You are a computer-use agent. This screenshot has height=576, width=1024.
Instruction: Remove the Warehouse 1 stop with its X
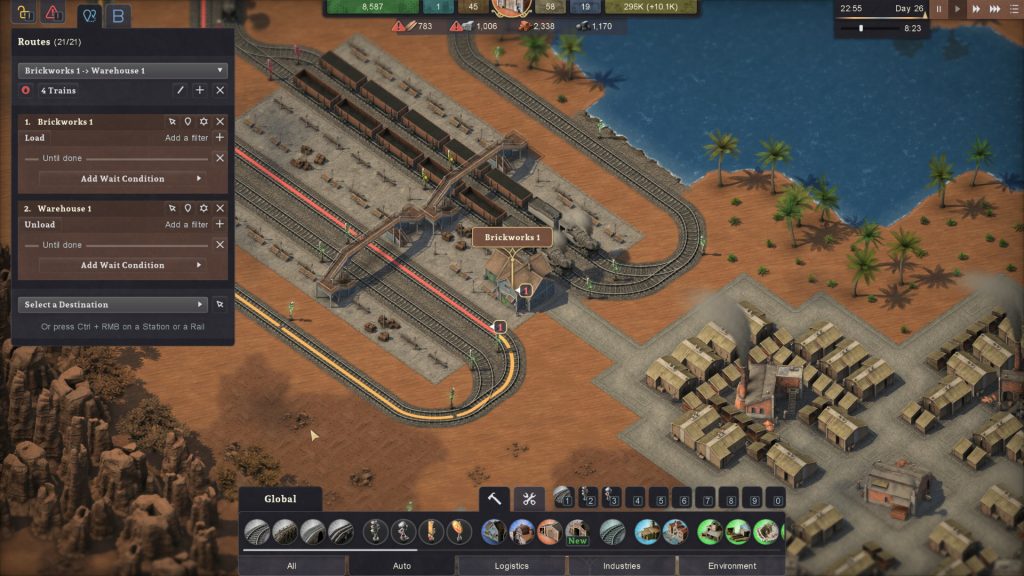(220, 208)
